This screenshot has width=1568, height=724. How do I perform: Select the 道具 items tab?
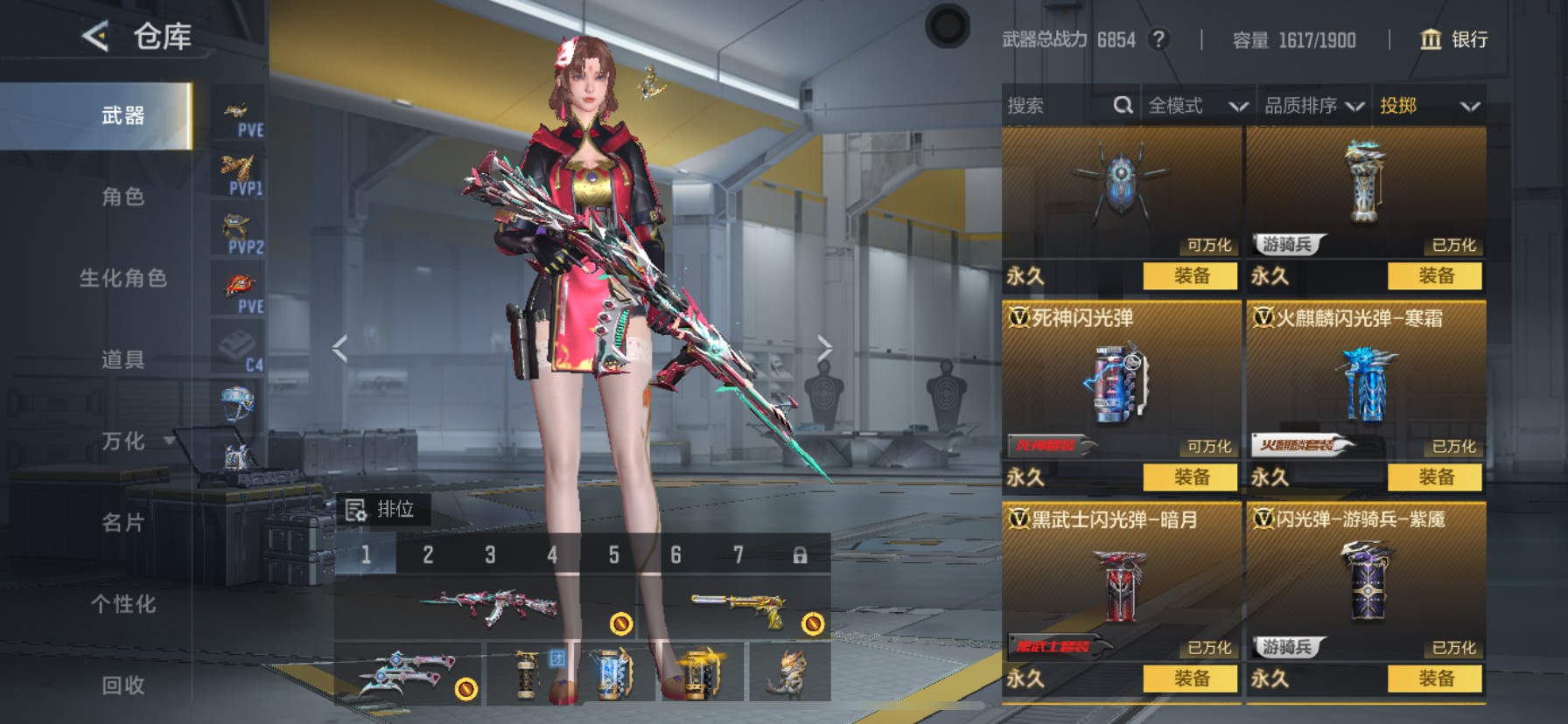(x=122, y=359)
